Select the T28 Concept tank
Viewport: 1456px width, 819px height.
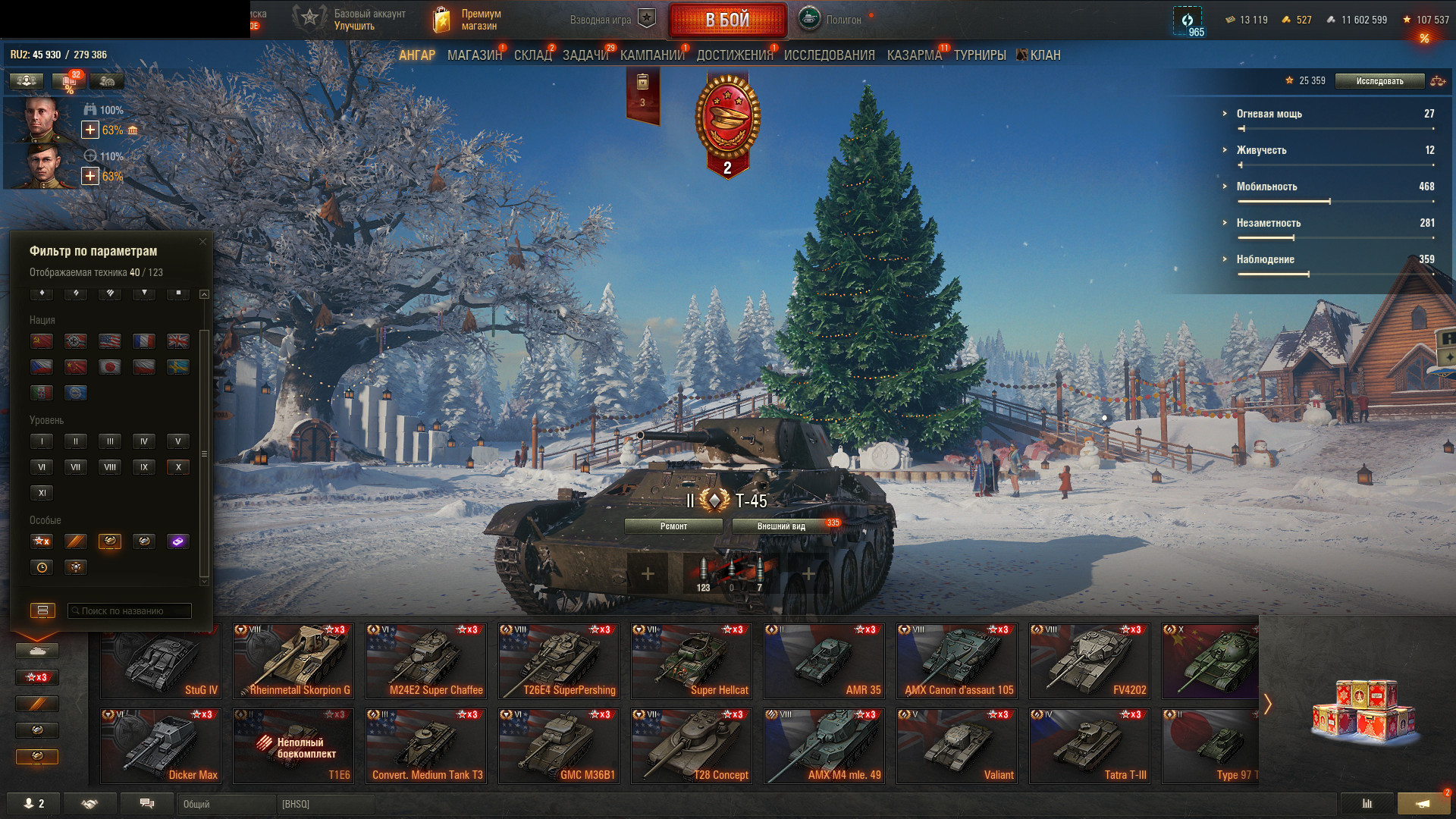(691, 745)
